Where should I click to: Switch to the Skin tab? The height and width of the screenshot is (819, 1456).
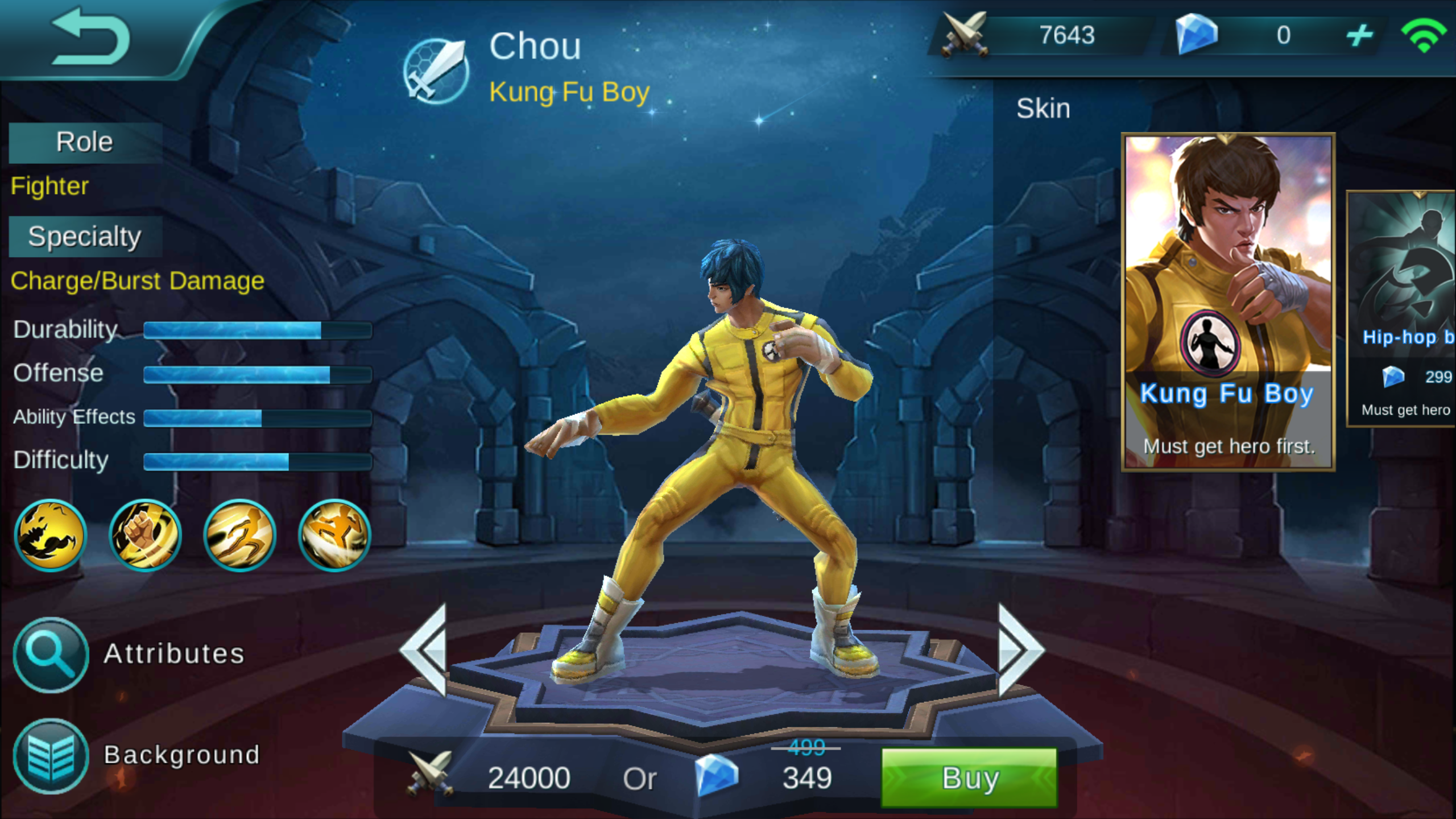point(1044,108)
